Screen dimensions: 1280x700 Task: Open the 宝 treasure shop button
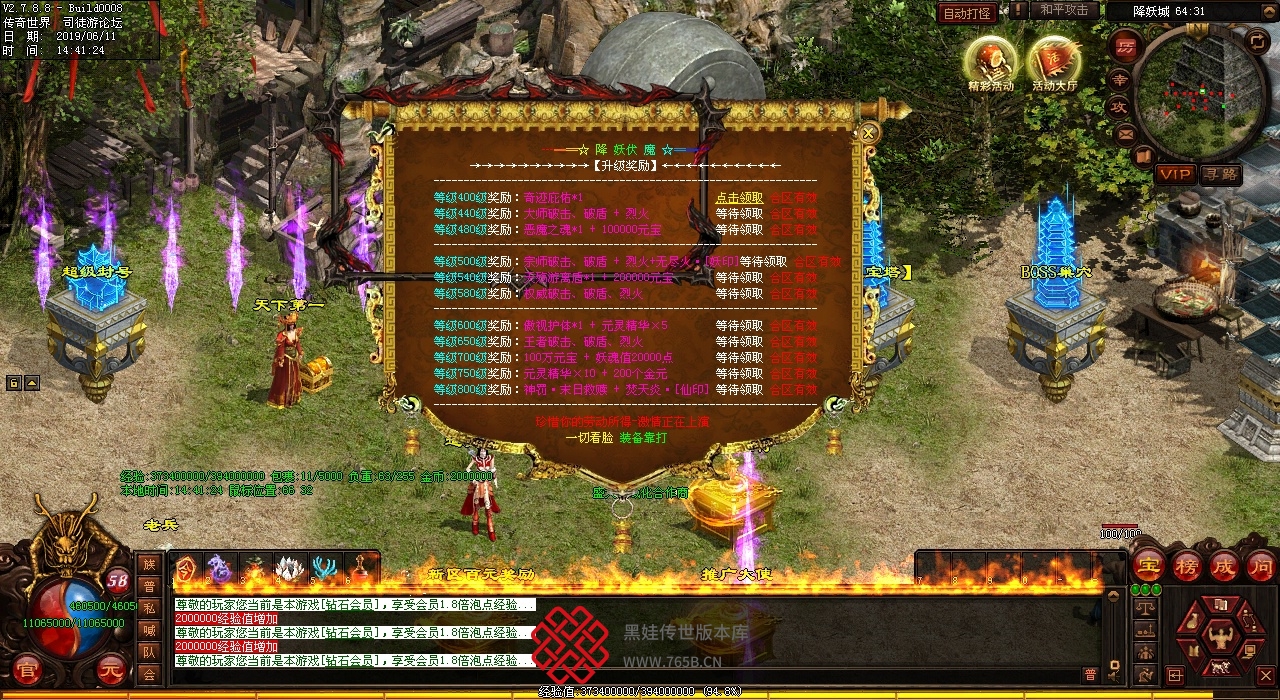click(1148, 566)
